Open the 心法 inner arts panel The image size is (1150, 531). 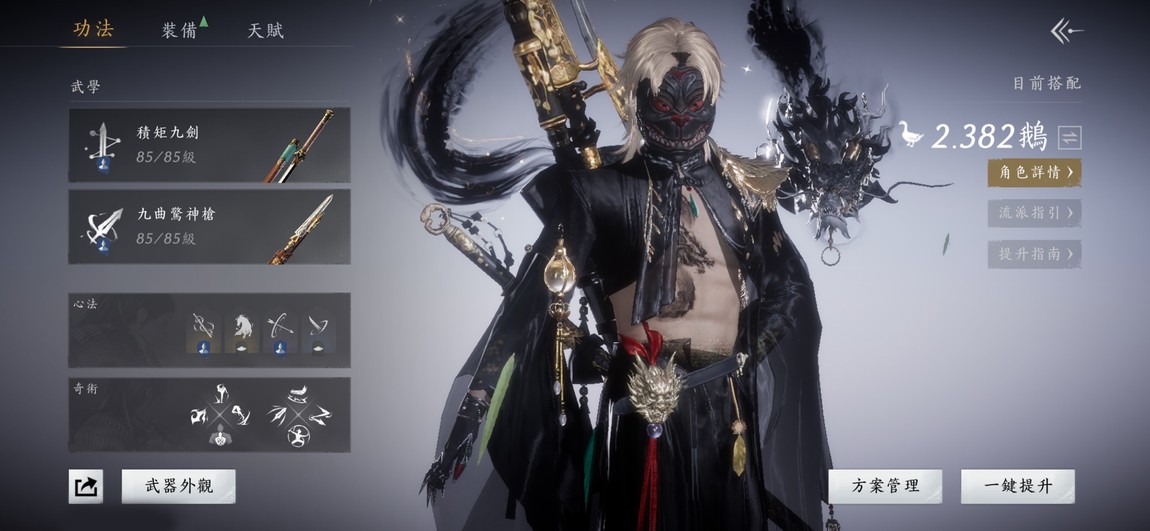pyautogui.click(x=209, y=330)
